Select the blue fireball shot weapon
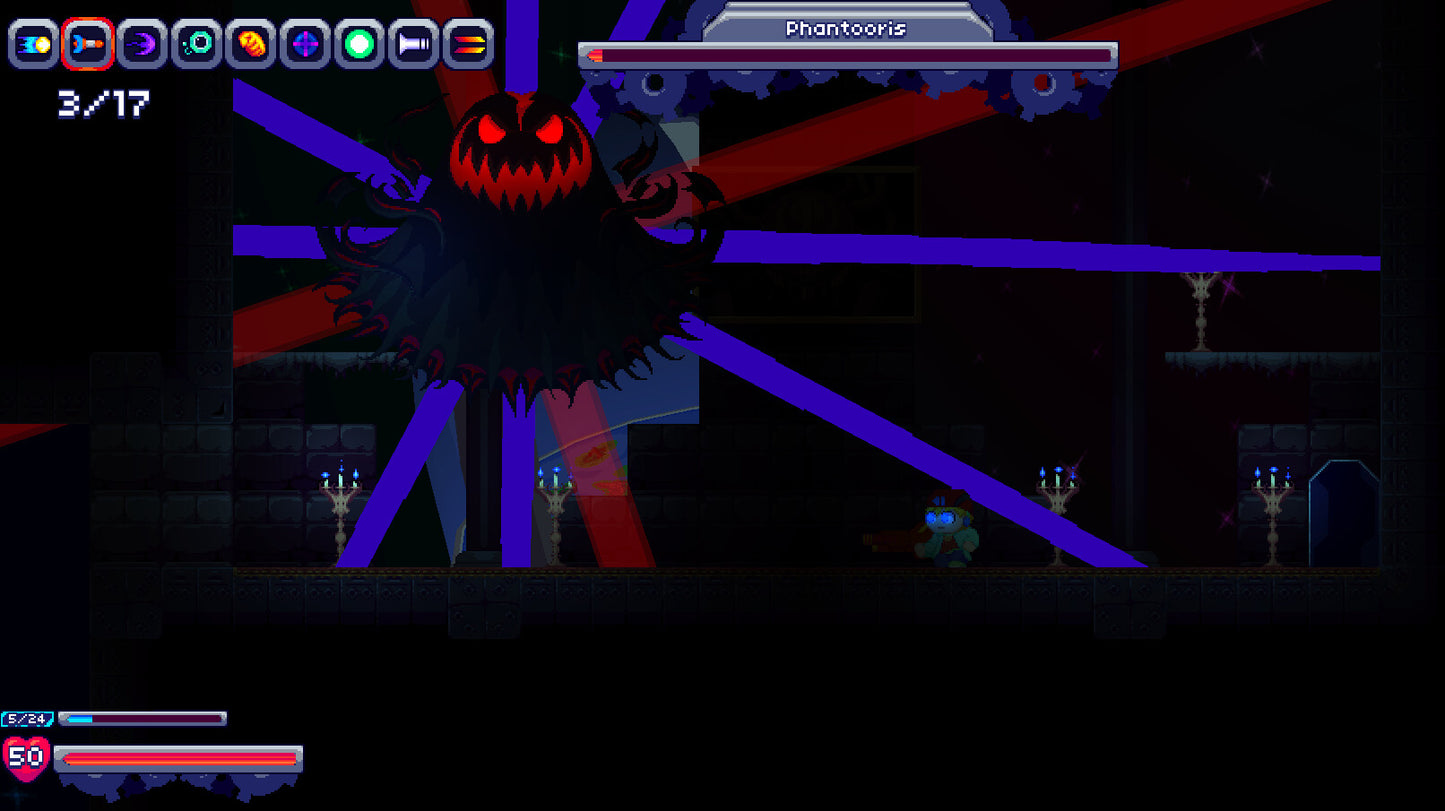 pyautogui.click(x=34, y=45)
